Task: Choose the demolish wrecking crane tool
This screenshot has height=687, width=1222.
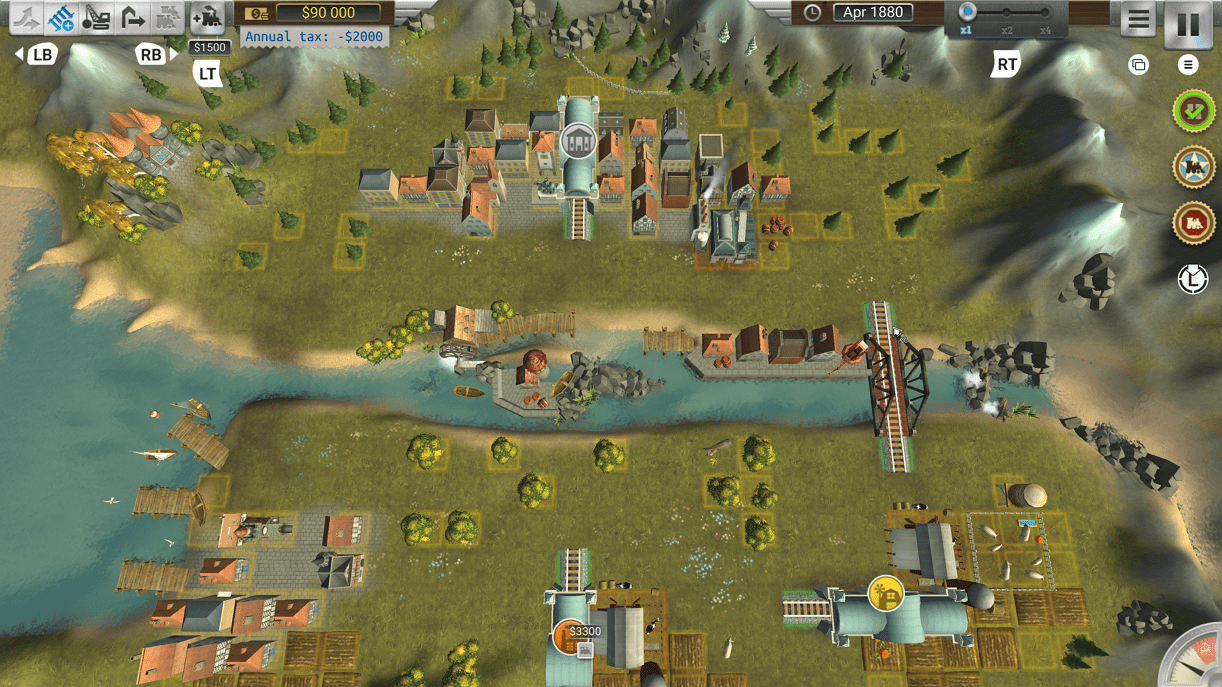Action: coord(97,17)
